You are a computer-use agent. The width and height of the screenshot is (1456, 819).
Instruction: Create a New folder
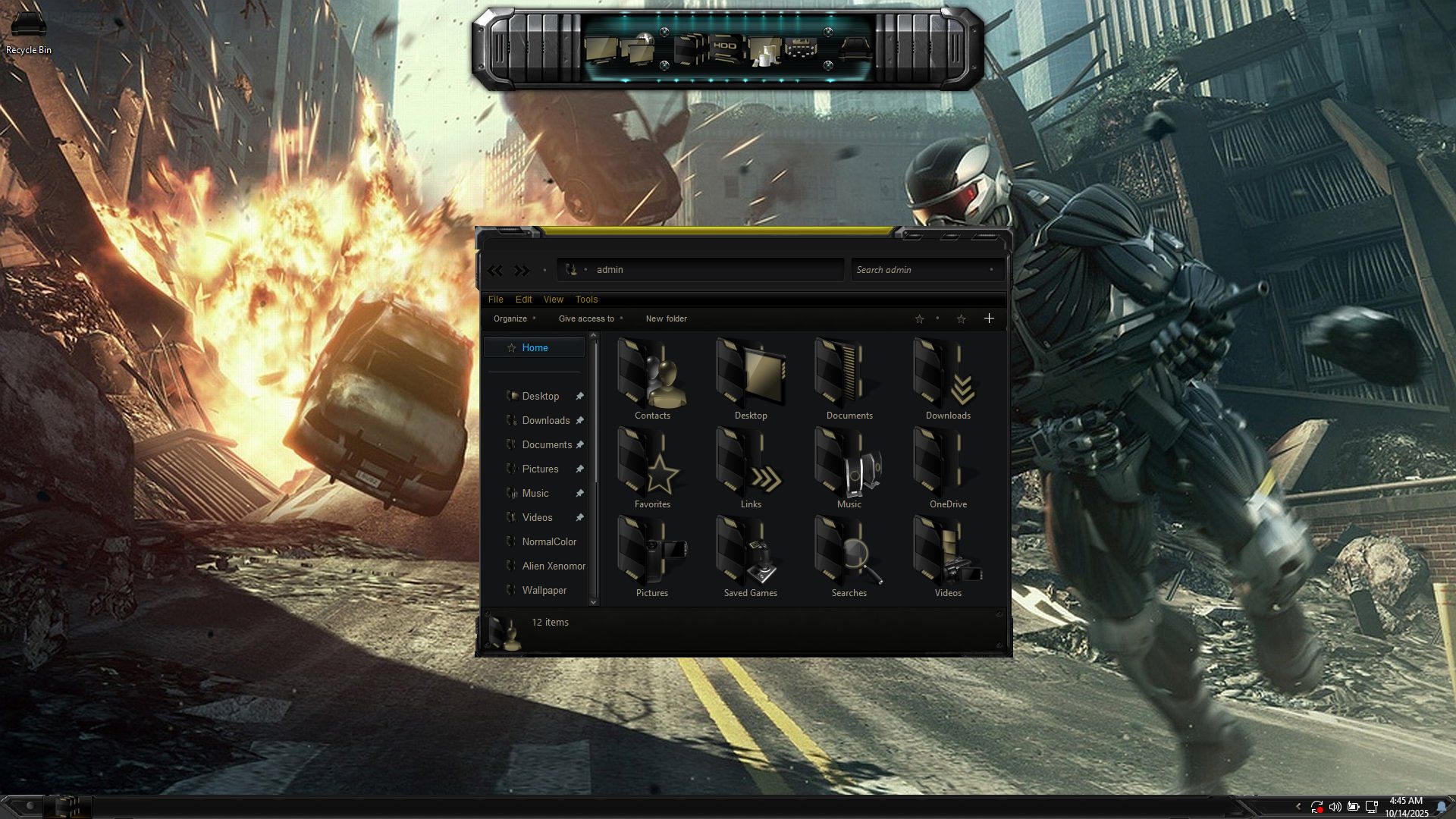[x=666, y=318]
